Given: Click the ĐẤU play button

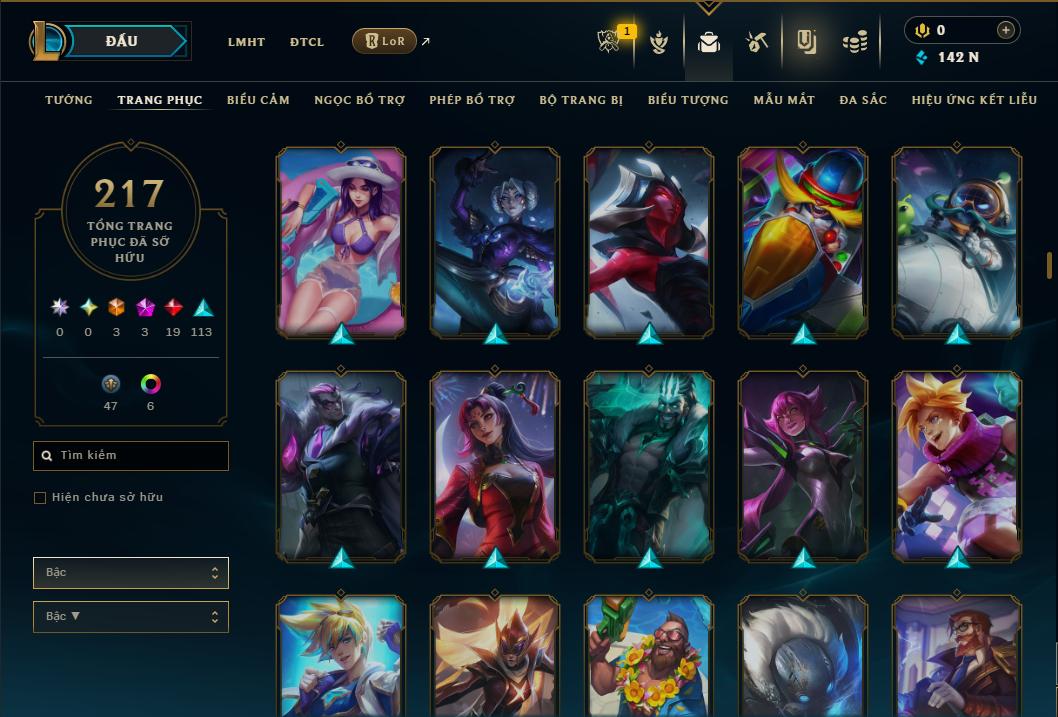Looking at the screenshot, I should 121,41.
